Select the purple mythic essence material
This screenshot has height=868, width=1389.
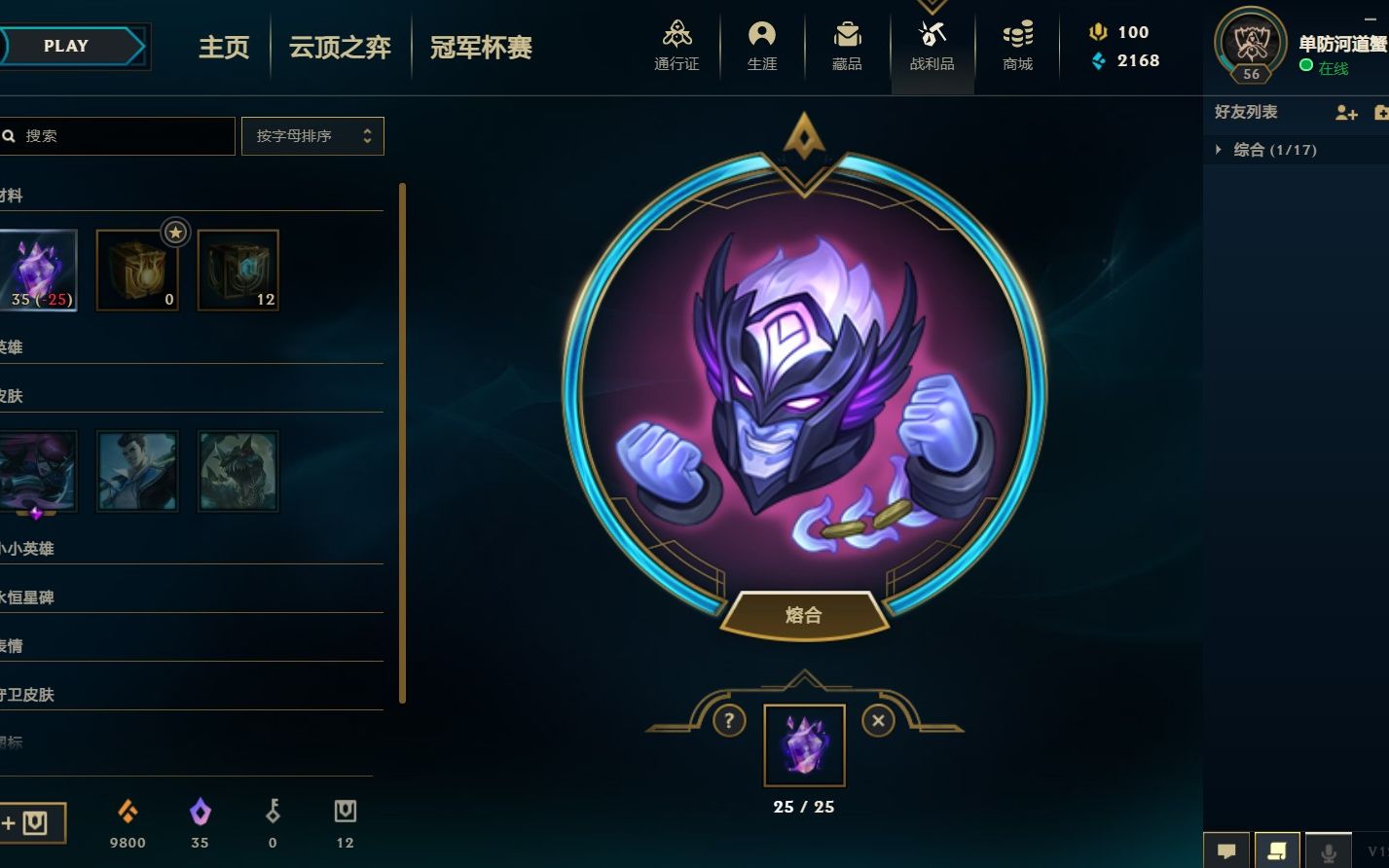pos(37,270)
